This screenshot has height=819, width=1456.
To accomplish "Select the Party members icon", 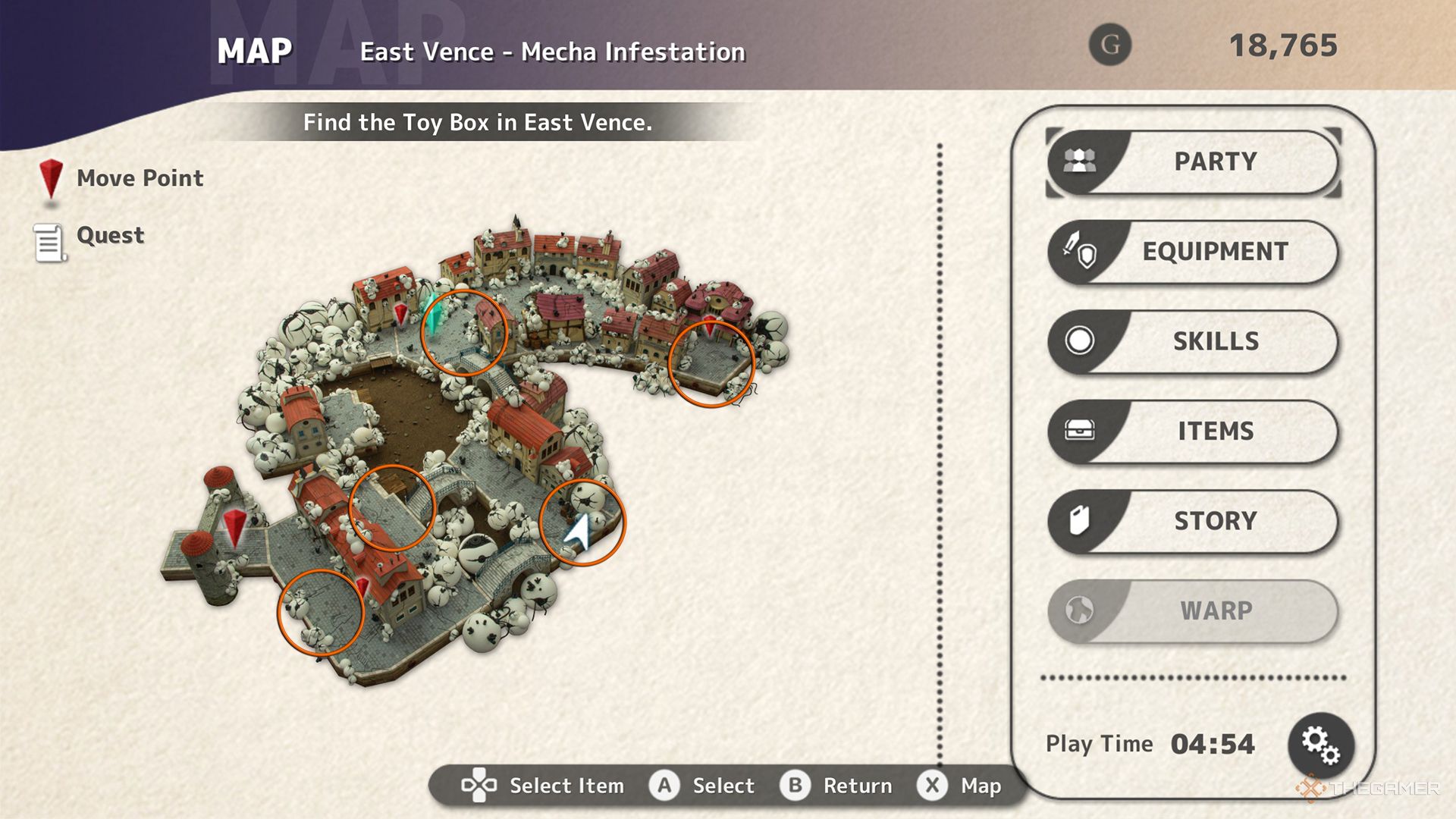I will [1080, 162].
